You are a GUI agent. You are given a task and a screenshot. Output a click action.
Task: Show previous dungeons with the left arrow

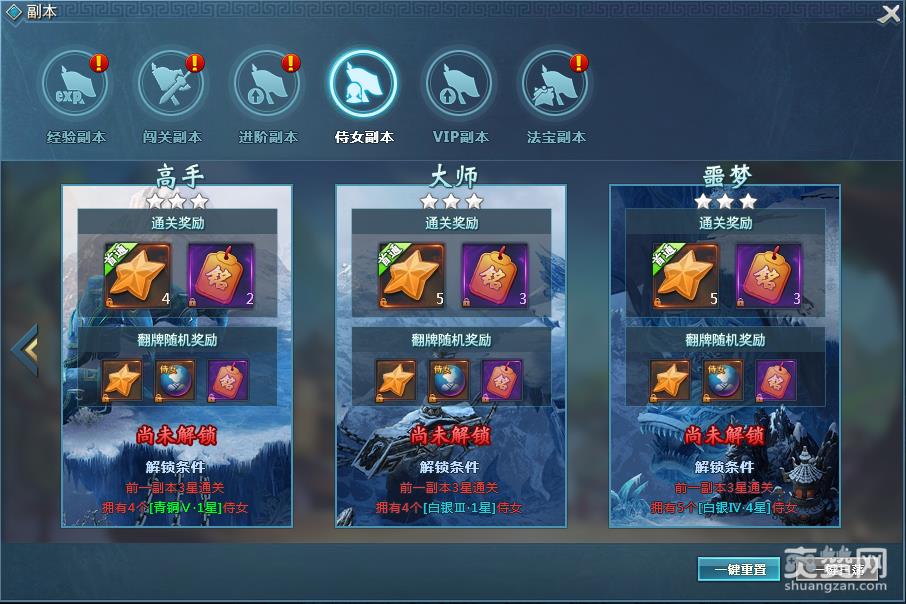pos(24,349)
